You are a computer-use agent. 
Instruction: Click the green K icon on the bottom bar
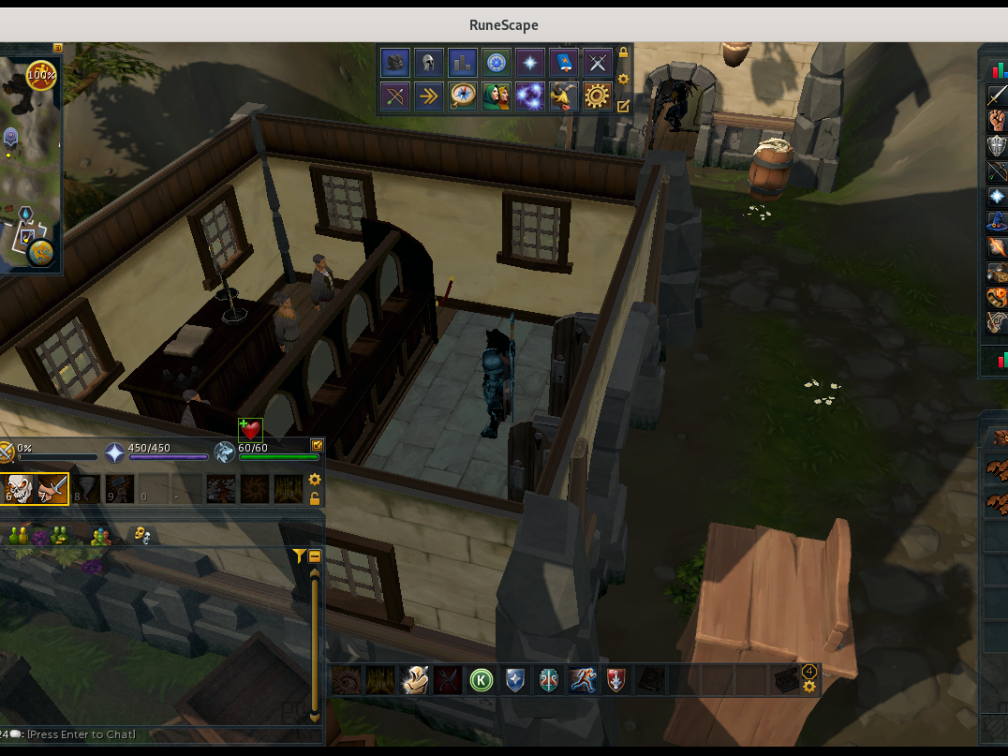point(481,680)
